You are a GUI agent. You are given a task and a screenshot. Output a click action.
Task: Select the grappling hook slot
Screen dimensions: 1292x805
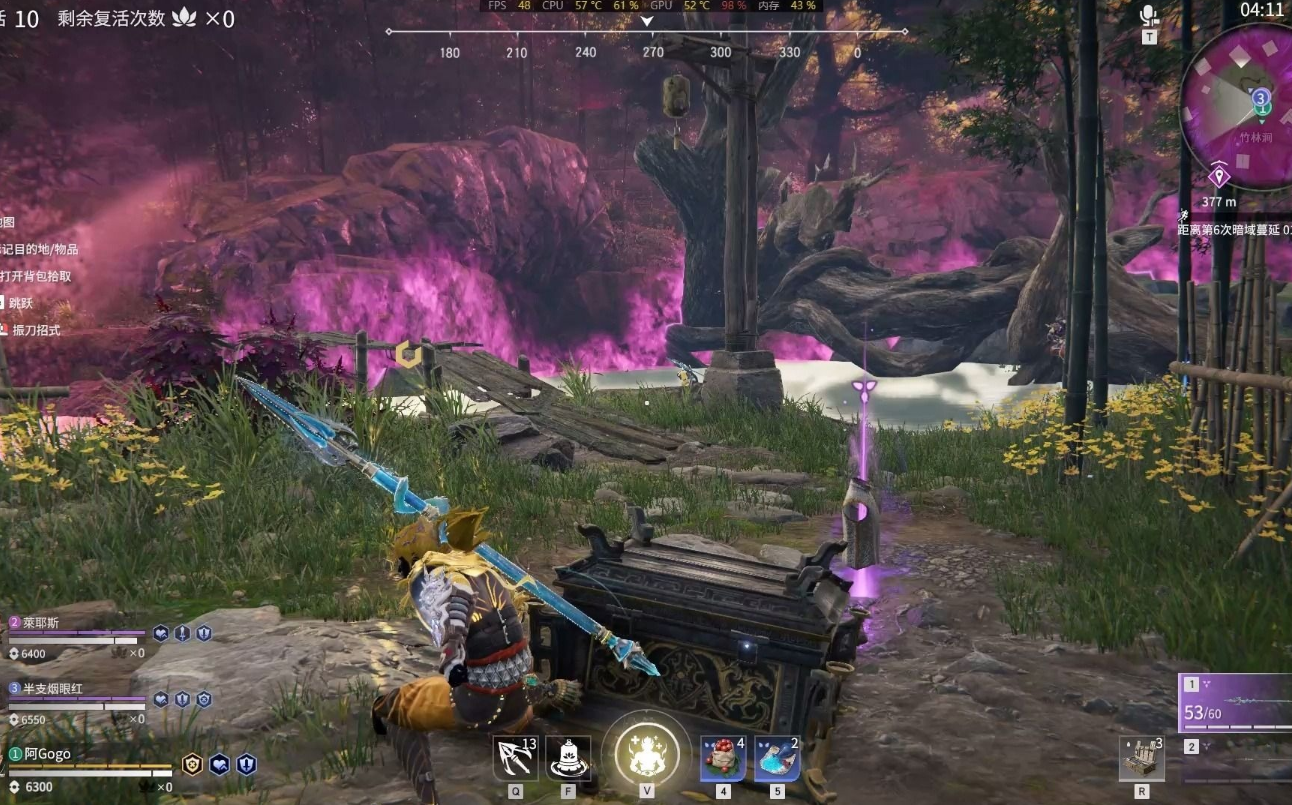click(x=515, y=759)
